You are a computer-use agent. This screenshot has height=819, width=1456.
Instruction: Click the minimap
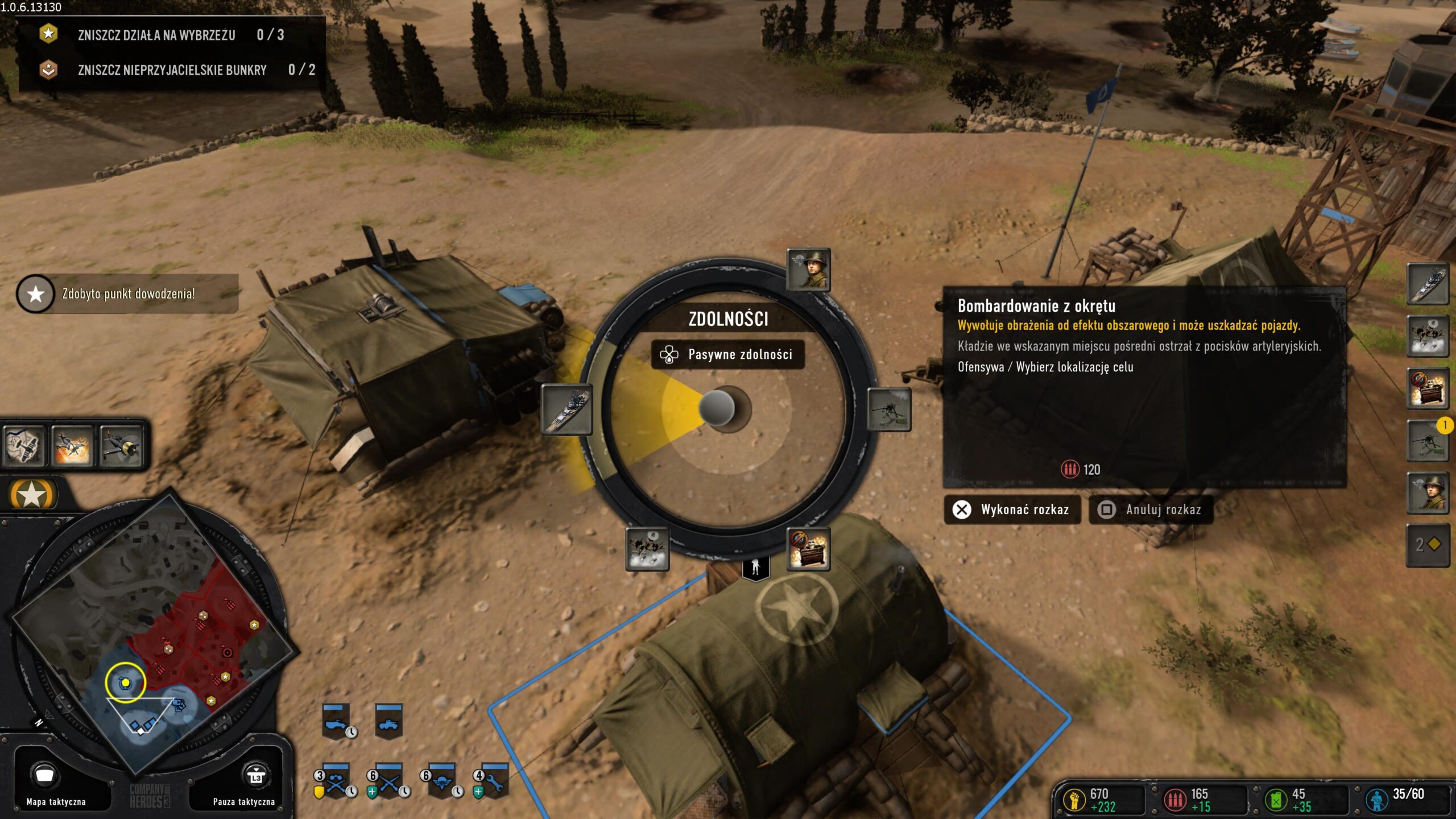click(x=155, y=631)
